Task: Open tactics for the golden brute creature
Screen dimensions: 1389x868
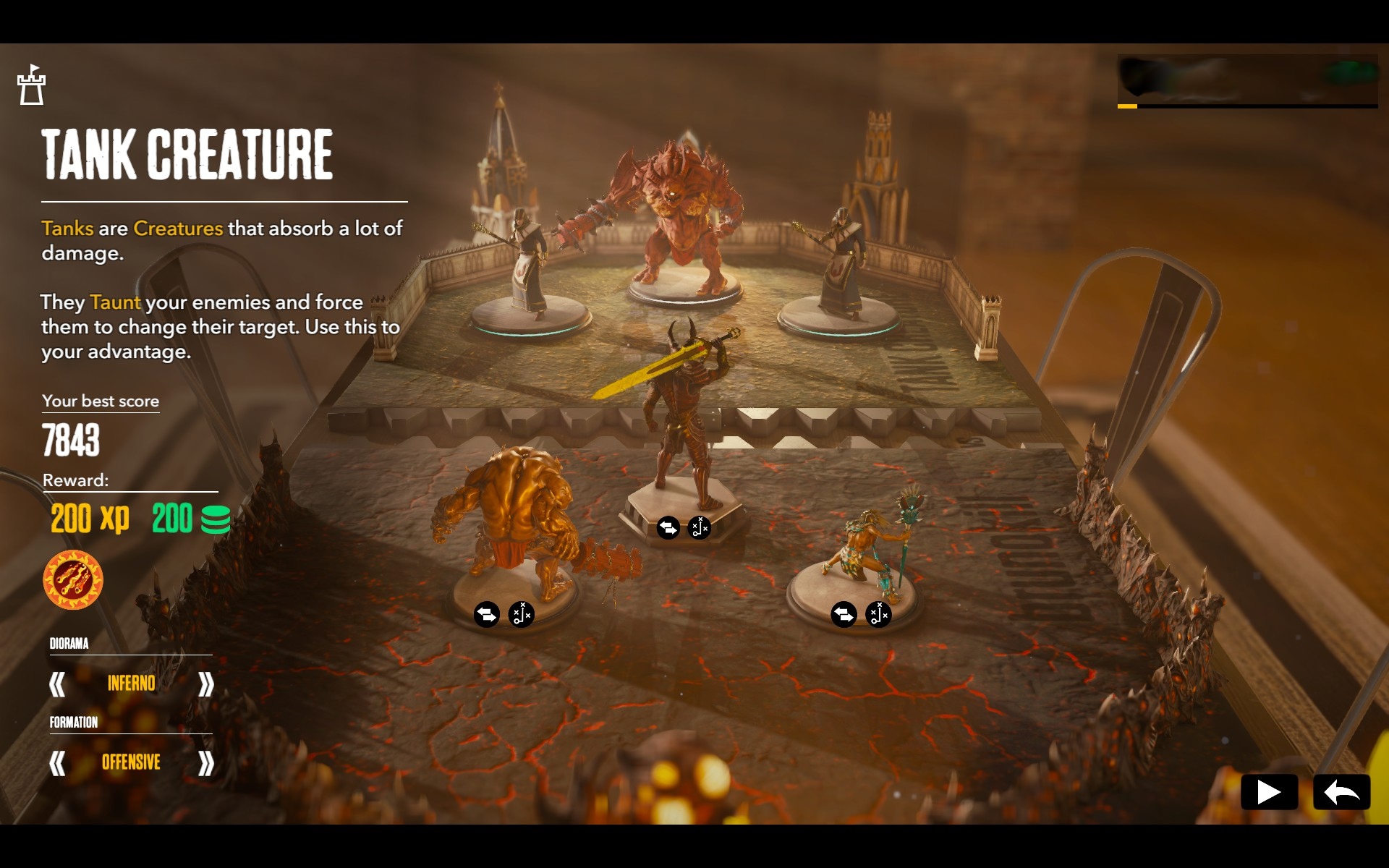Action: coord(521,615)
